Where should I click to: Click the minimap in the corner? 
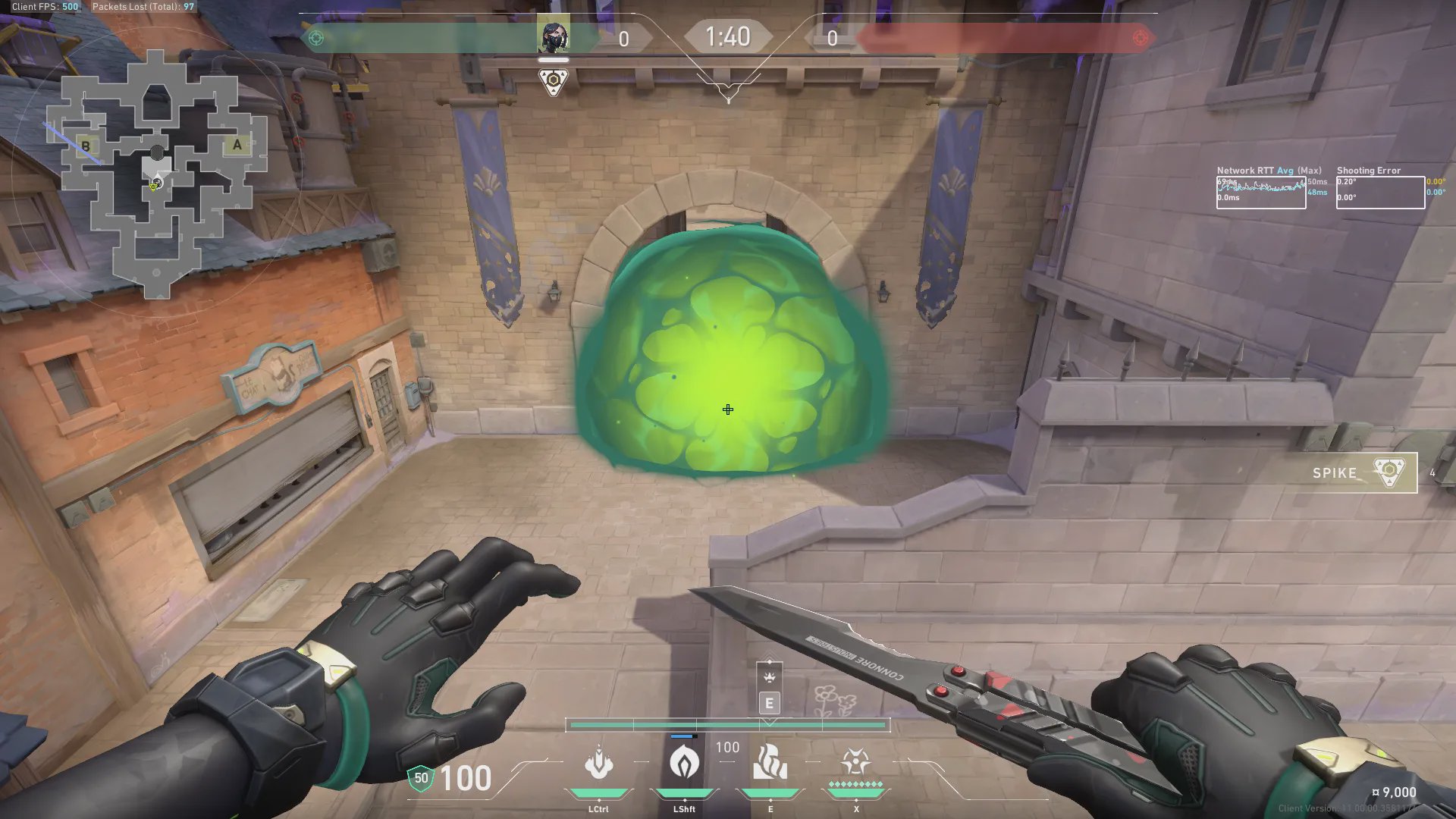(157, 171)
